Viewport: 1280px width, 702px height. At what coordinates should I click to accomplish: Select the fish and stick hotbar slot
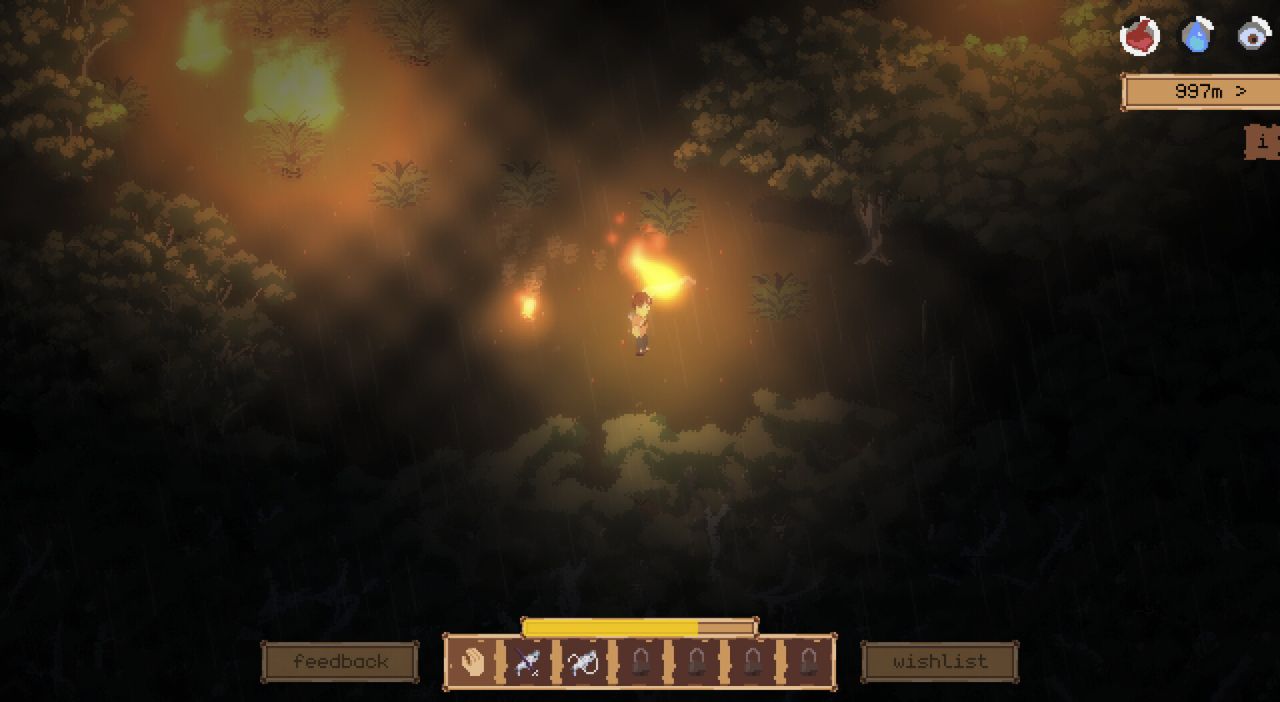tap(527, 662)
